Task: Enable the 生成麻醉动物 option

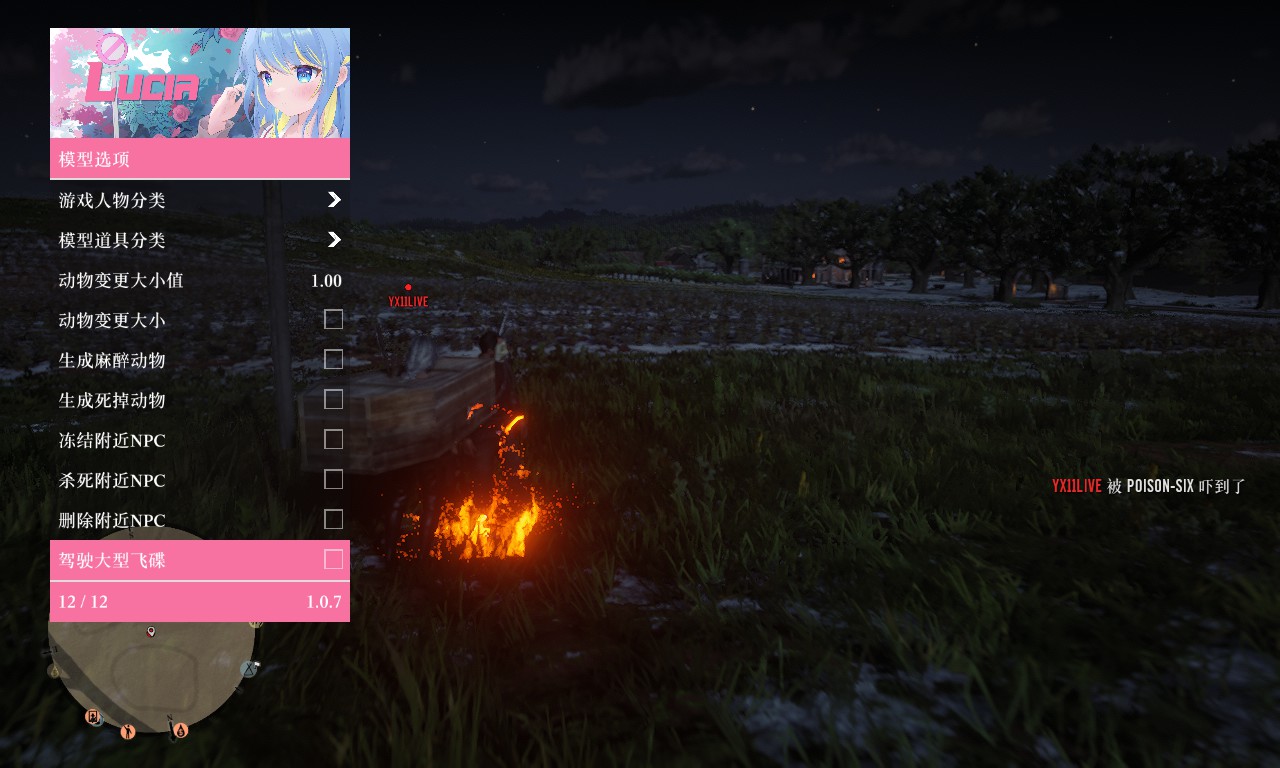Action: coord(333,360)
